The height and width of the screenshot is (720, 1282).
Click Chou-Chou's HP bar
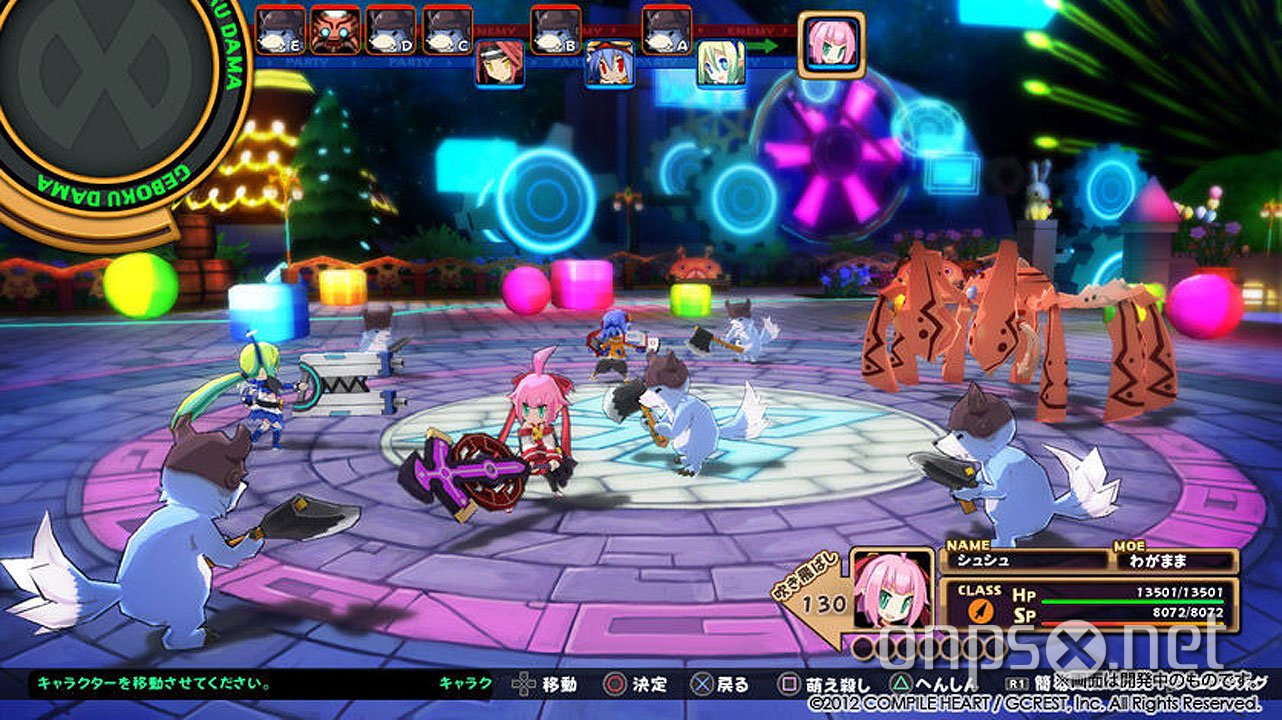1135,602
